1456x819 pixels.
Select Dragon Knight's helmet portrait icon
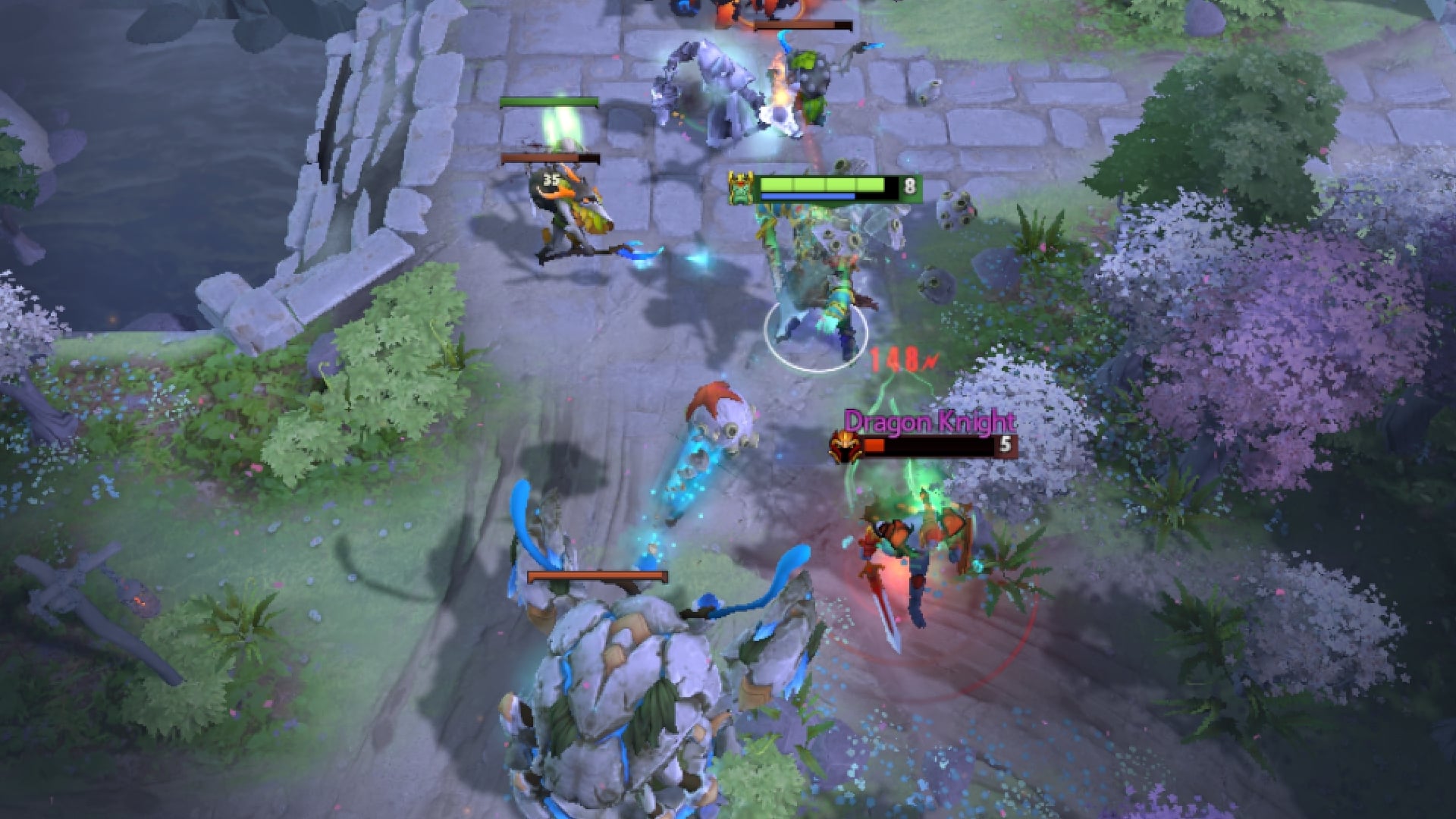(844, 447)
